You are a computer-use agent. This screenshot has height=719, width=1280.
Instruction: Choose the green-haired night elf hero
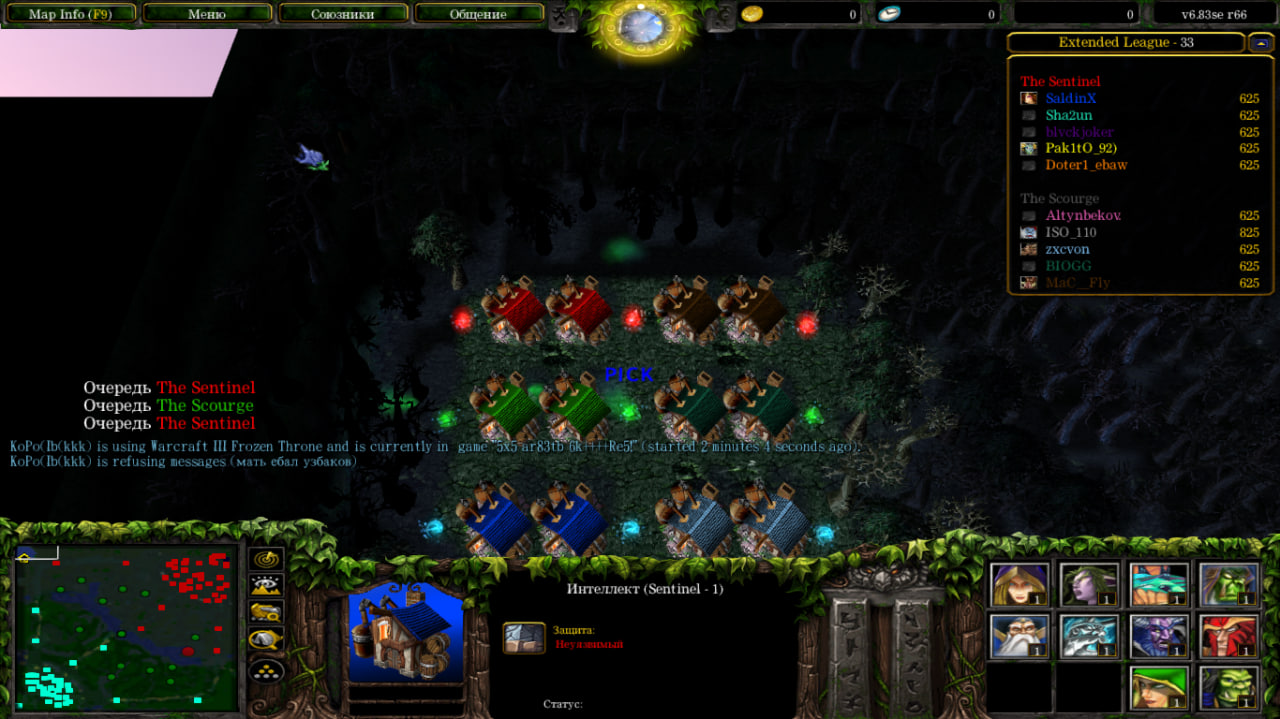[1089, 584]
